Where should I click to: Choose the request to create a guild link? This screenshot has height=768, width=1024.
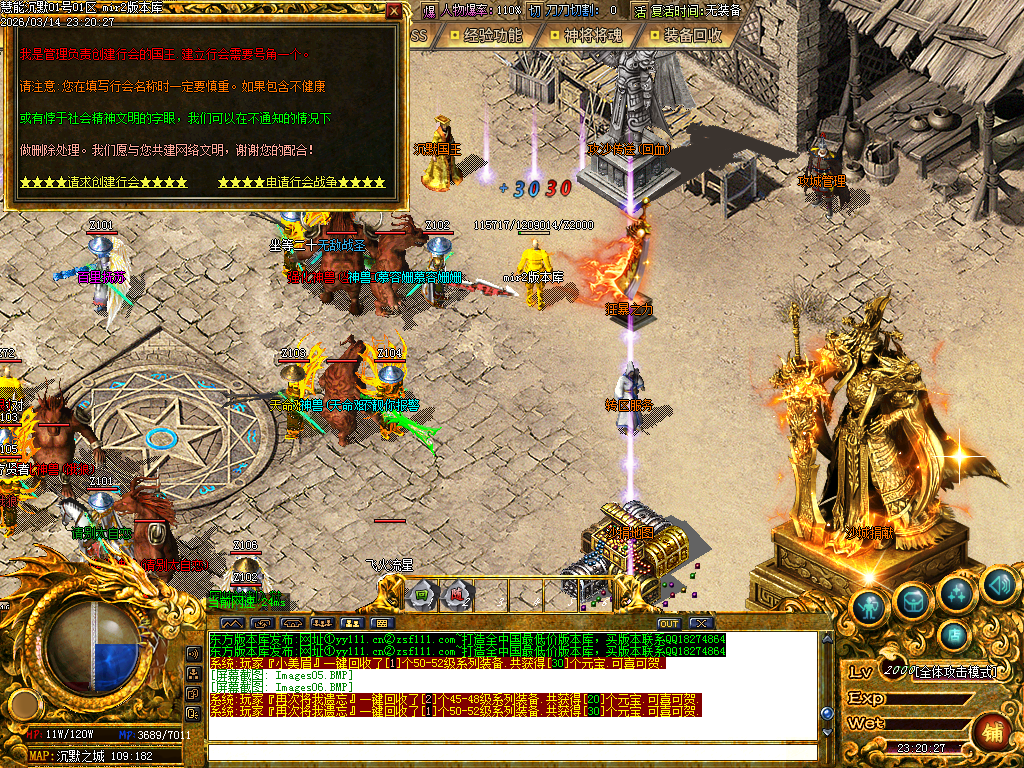click(x=103, y=183)
